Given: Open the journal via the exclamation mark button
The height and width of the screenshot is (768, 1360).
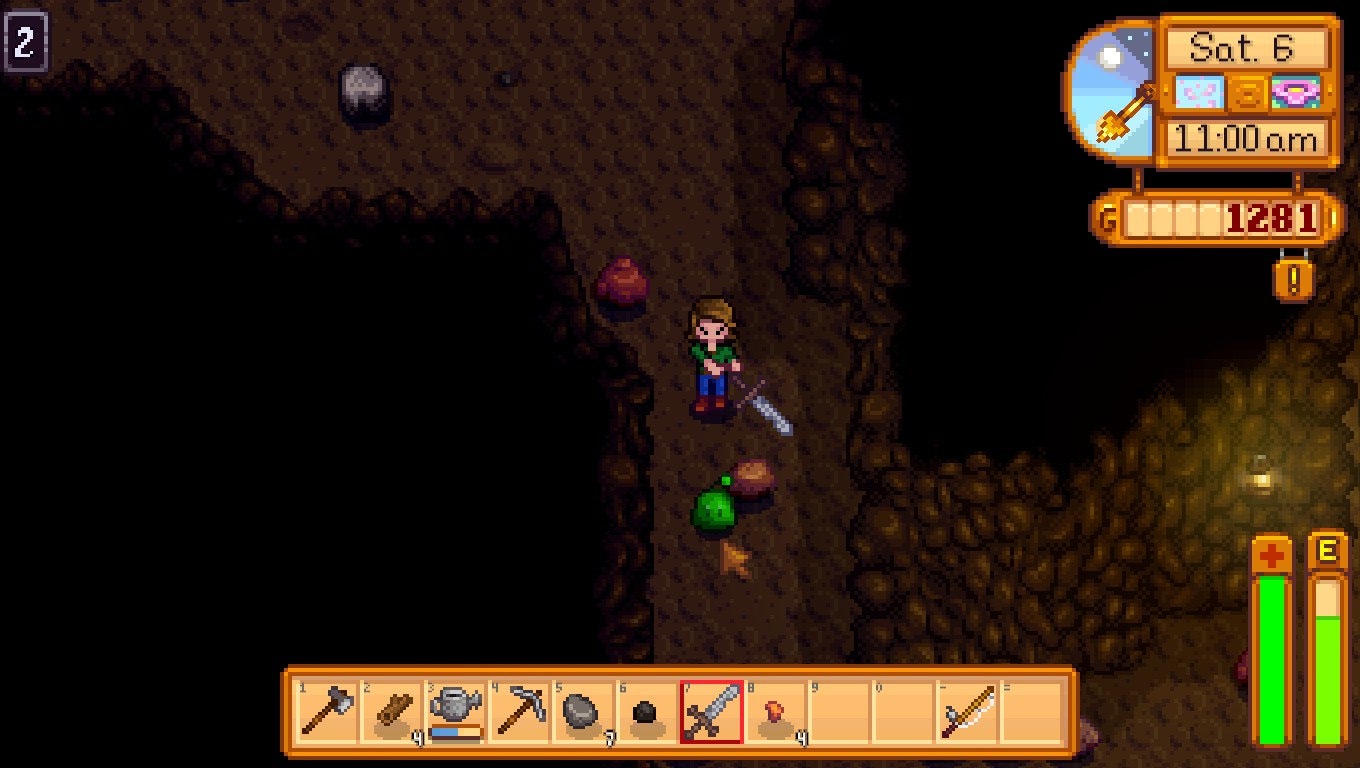Looking at the screenshot, I should point(1293,282).
